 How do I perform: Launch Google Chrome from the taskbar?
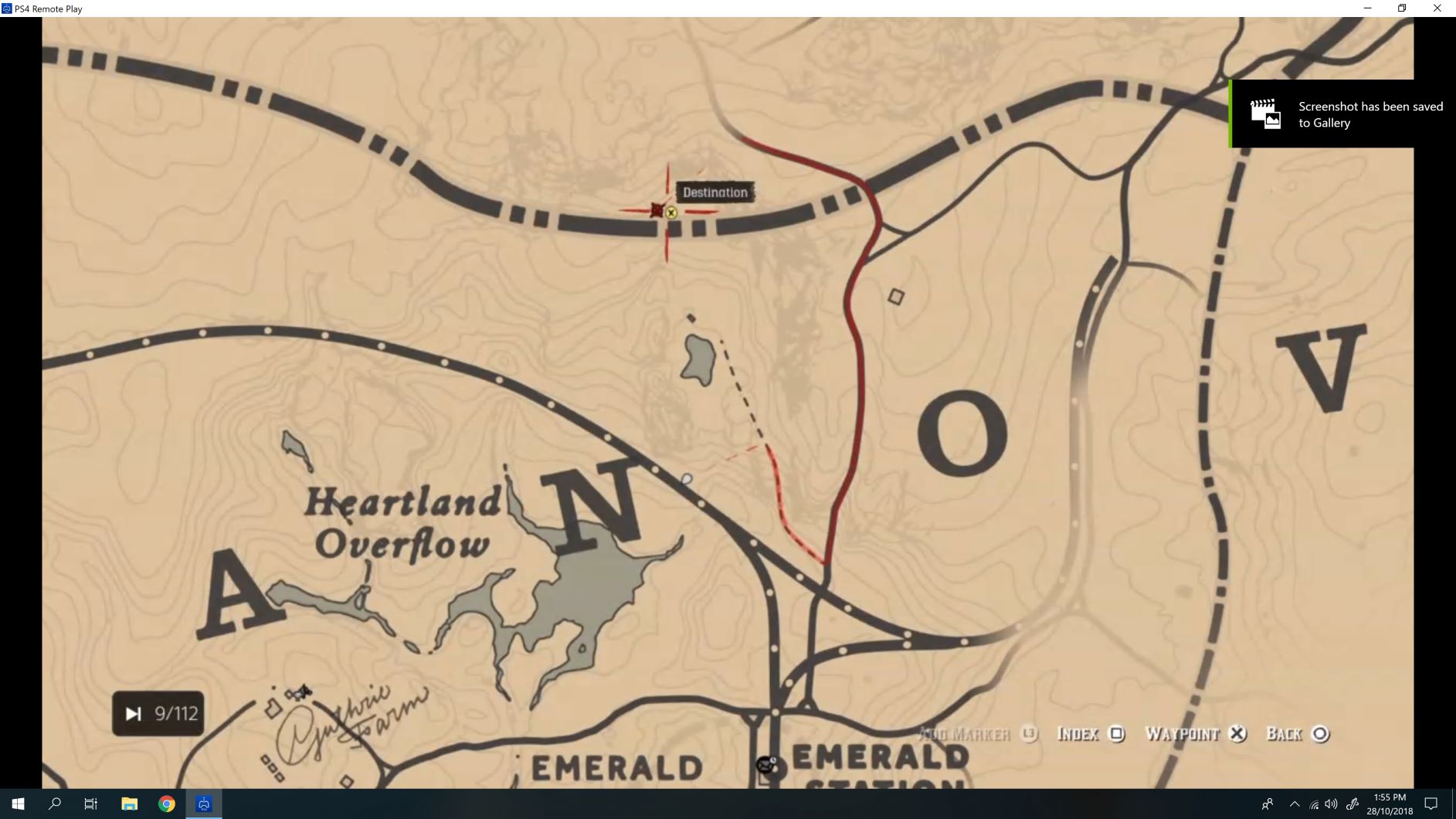tap(166, 804)
